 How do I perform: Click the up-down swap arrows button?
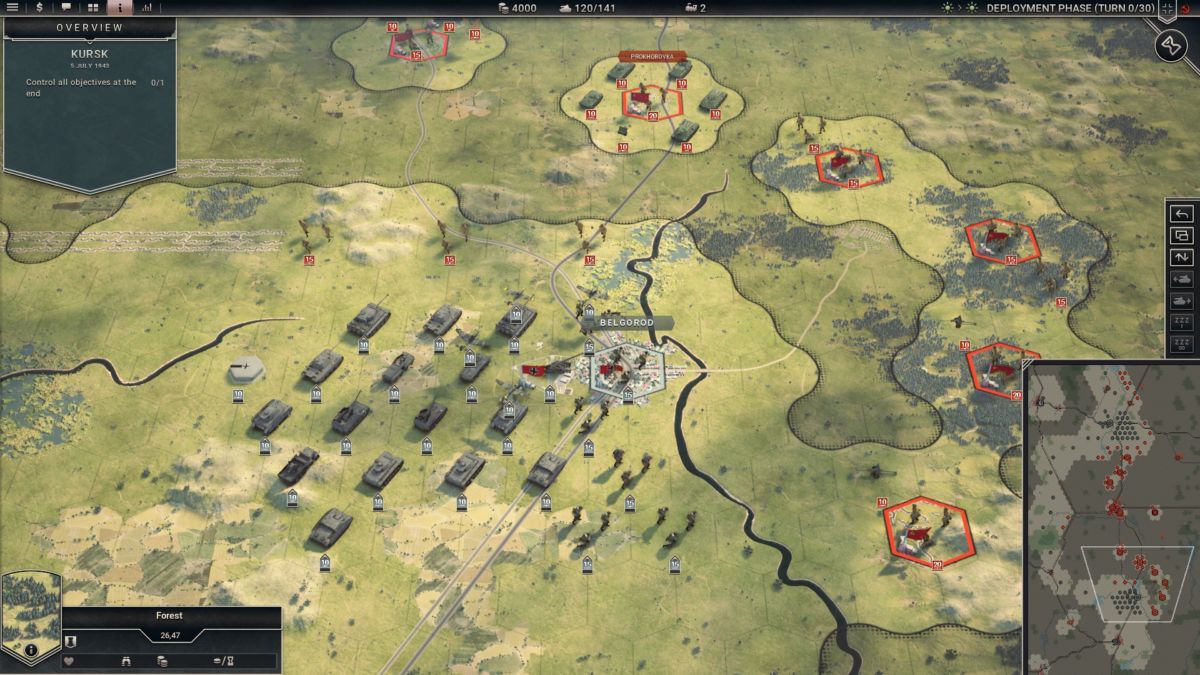coord(1181,258)
